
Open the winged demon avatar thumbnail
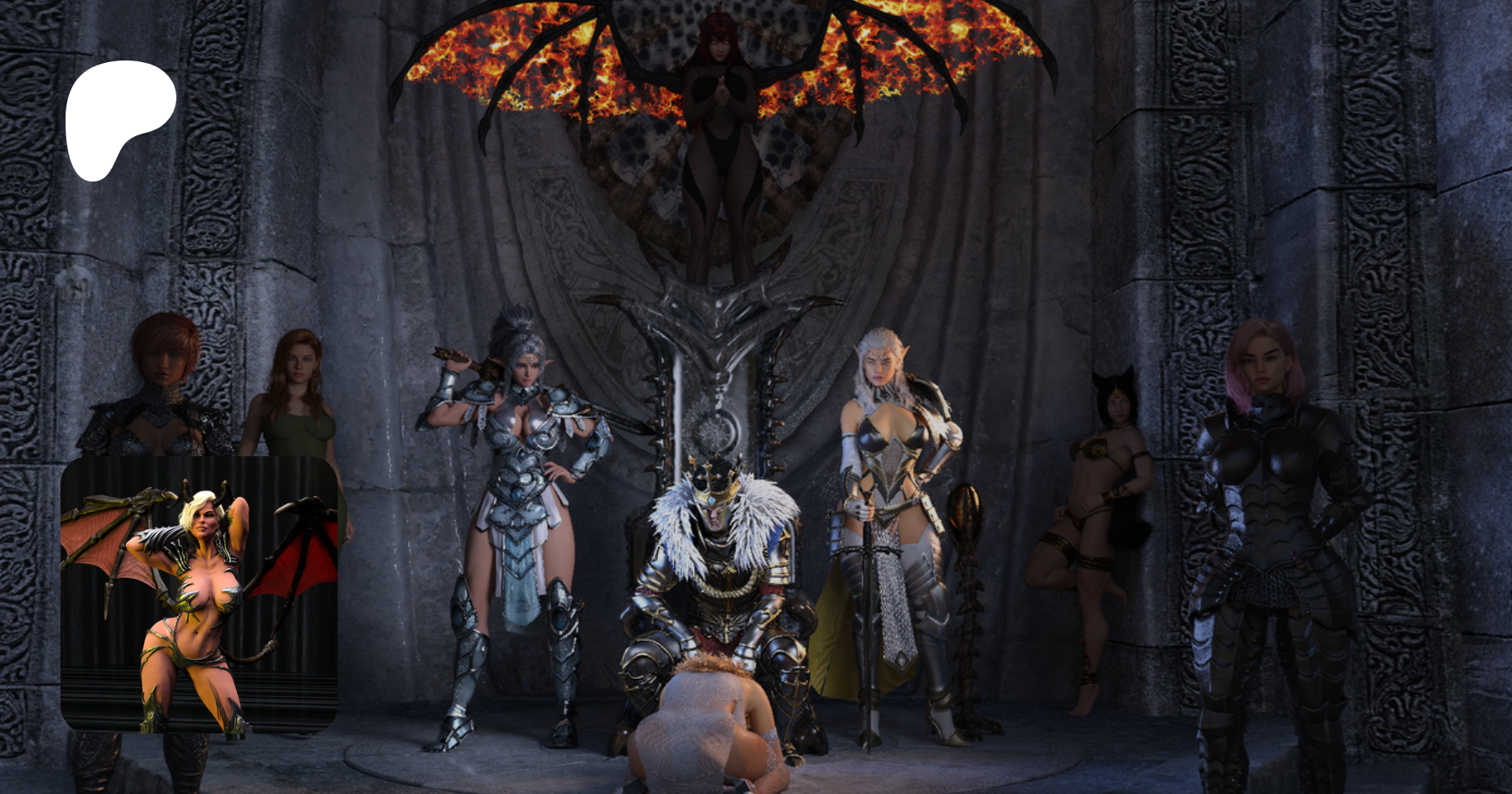pyautogui.click(x=199, y=594)
